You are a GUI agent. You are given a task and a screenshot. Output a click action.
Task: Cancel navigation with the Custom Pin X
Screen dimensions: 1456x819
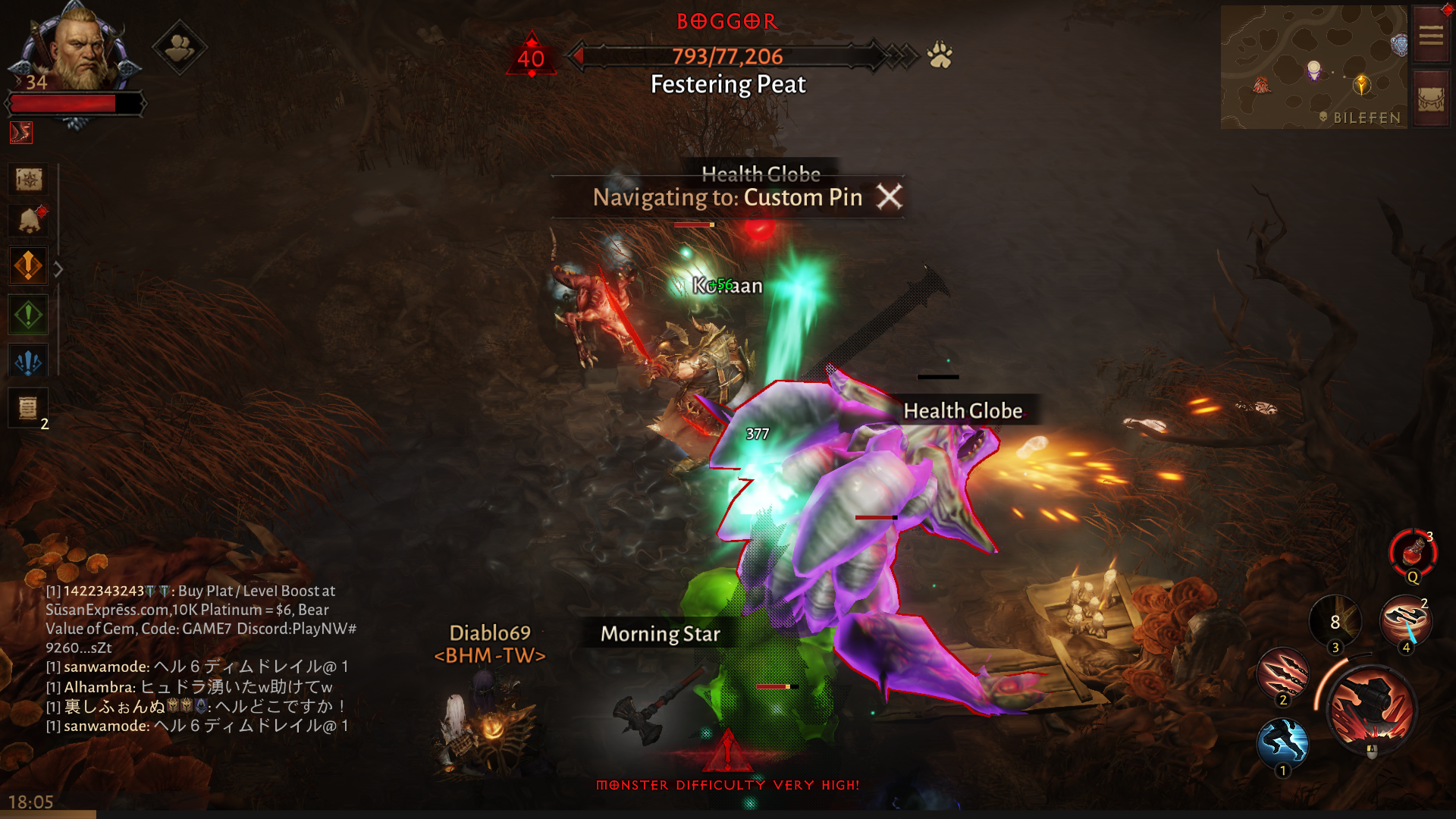click(890, 196)
